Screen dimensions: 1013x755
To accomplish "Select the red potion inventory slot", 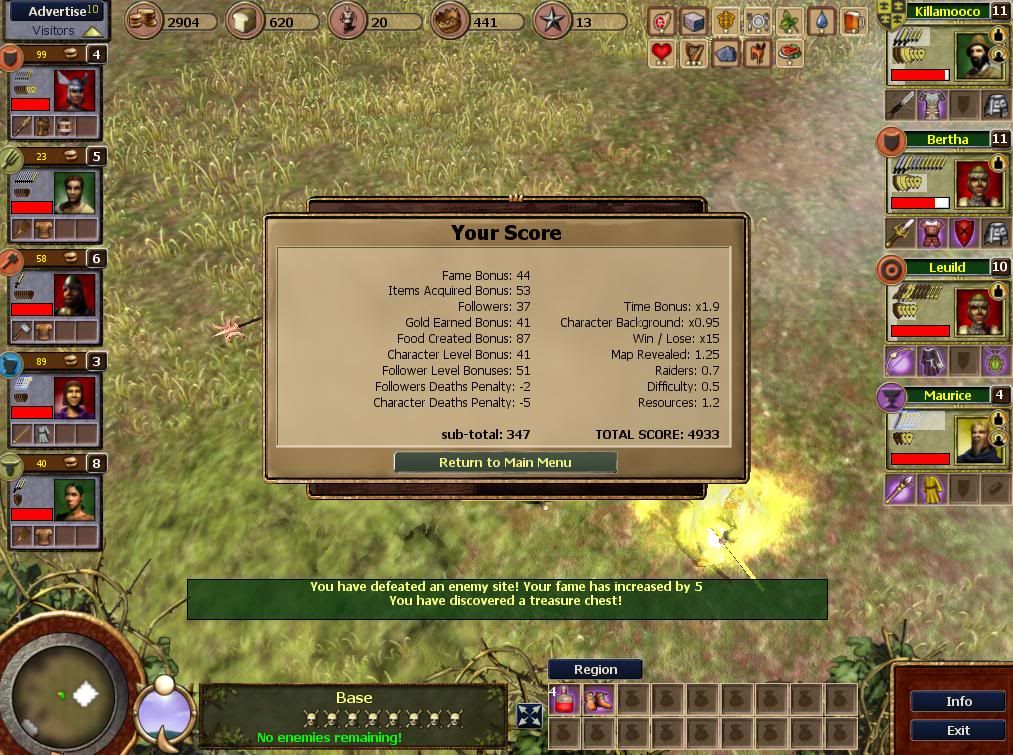I will 564,700.
